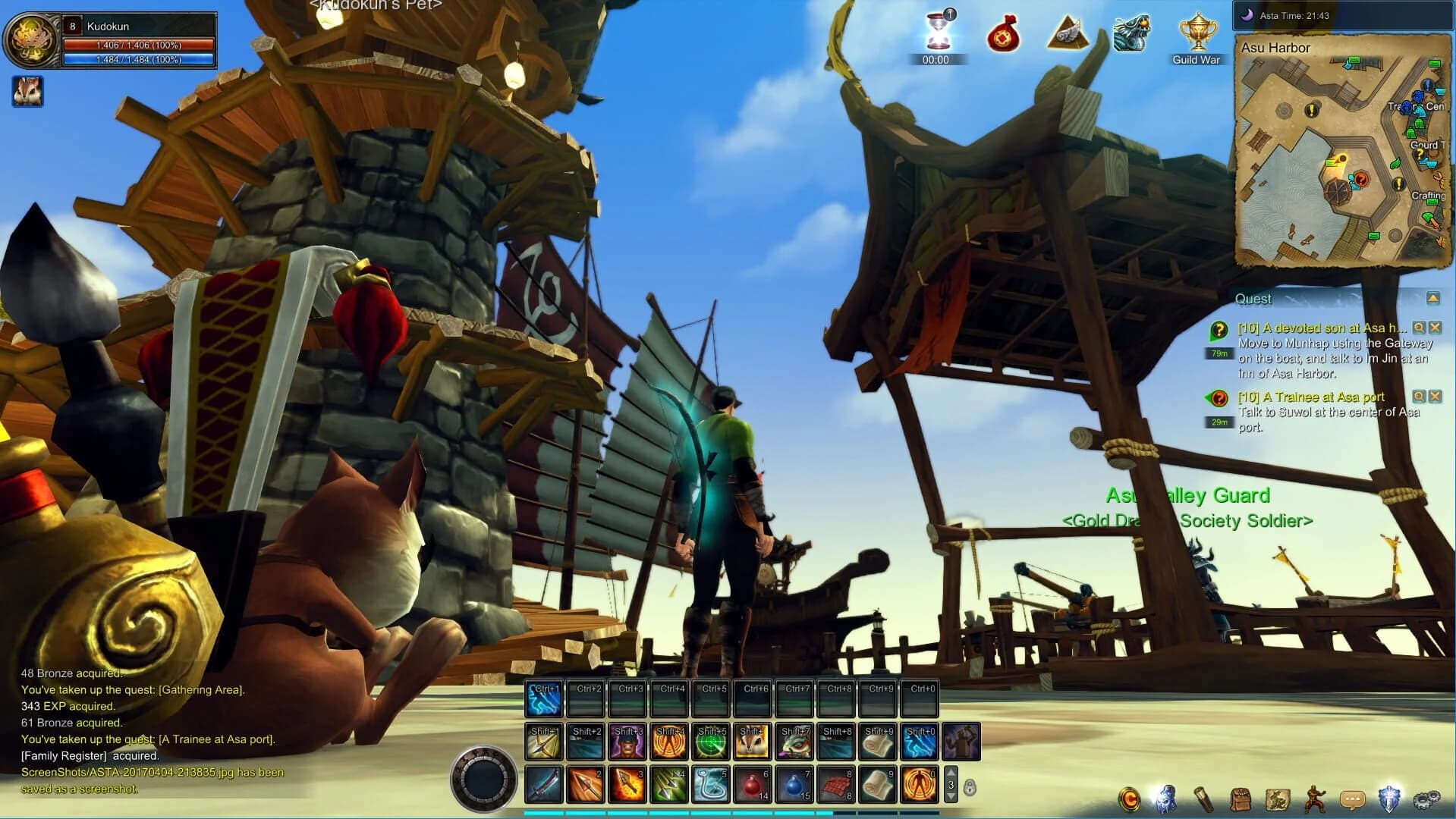Screen dimensions: 1456x819
Task: Click the X to untrack 'A Trainee at Asa port'
Action: click(x=1435, y=396)
